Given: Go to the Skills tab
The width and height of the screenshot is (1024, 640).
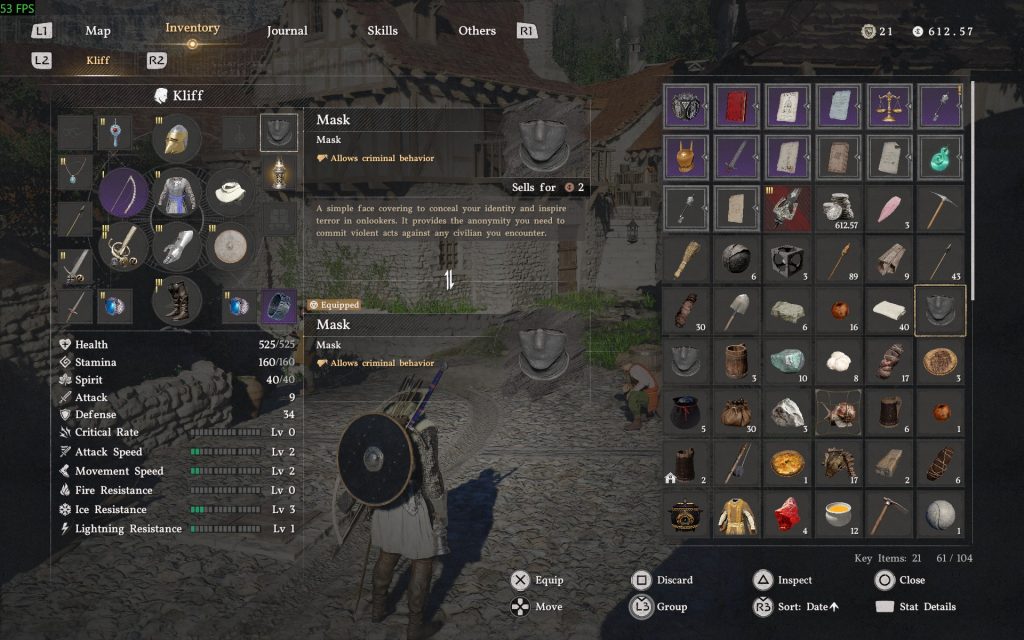Looking at the screenshot, I should (x=382, y=31).
